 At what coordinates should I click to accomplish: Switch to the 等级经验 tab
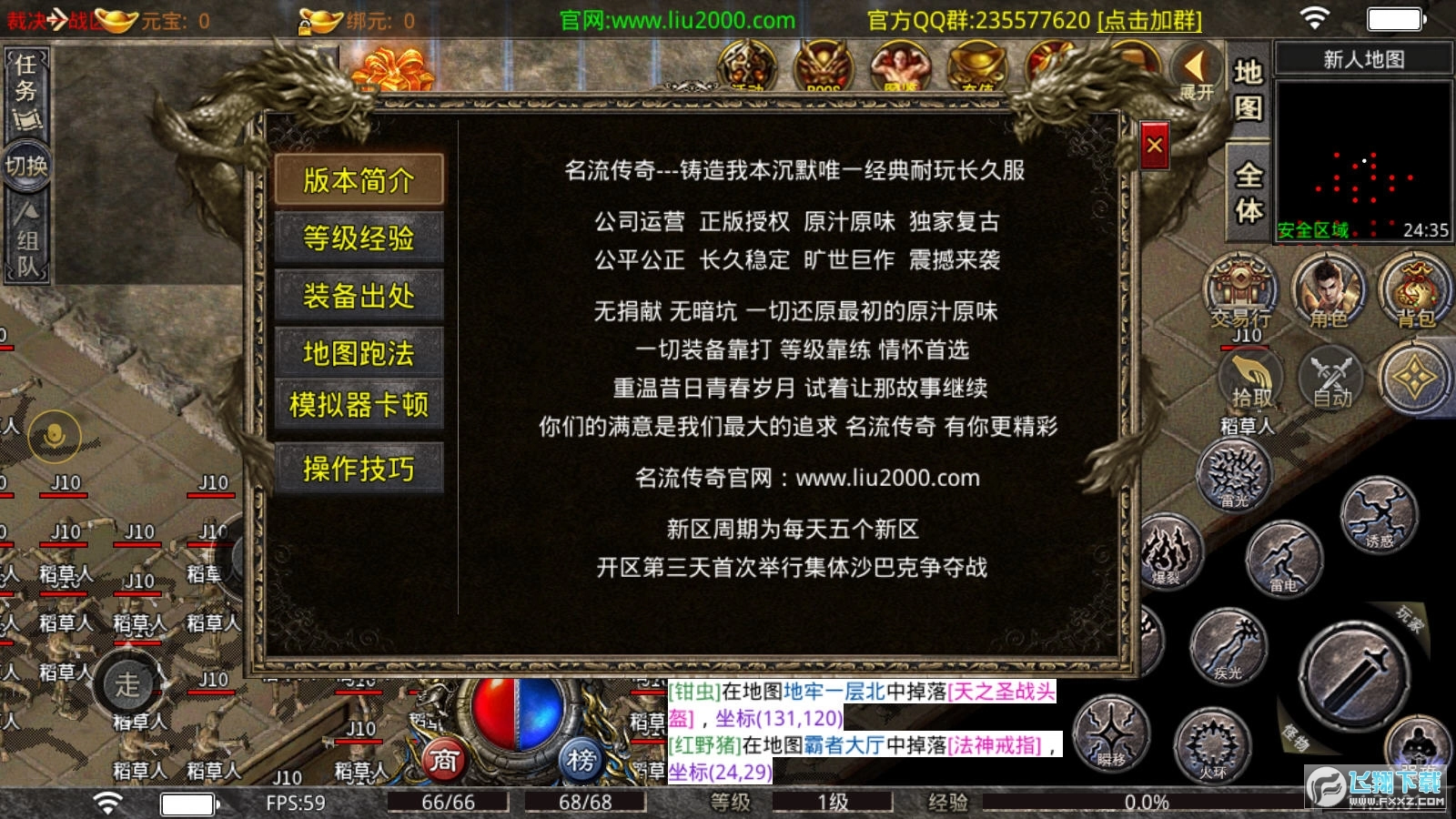pyautogui.click(x=359, y=238)
